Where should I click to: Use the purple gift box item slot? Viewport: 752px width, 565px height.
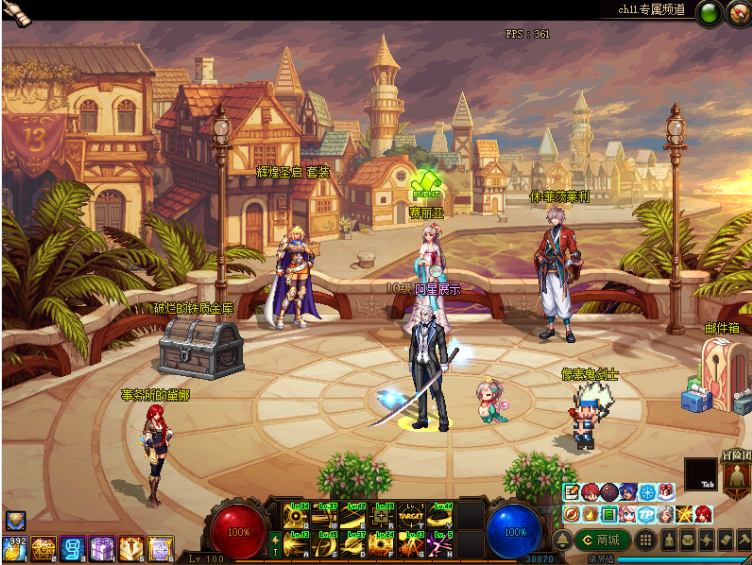(x=101, y=548)
